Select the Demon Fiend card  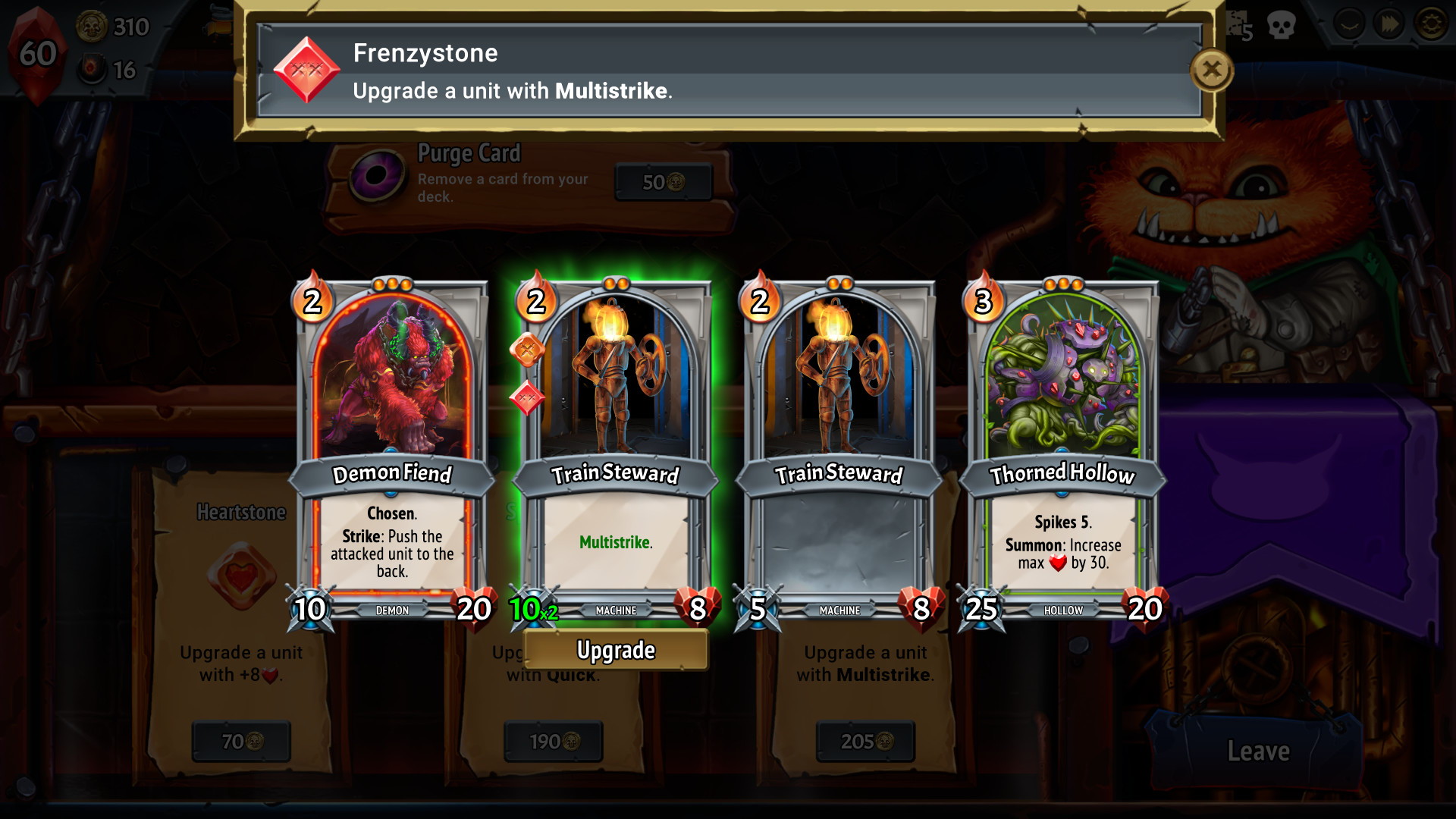(x=392, y=440)
